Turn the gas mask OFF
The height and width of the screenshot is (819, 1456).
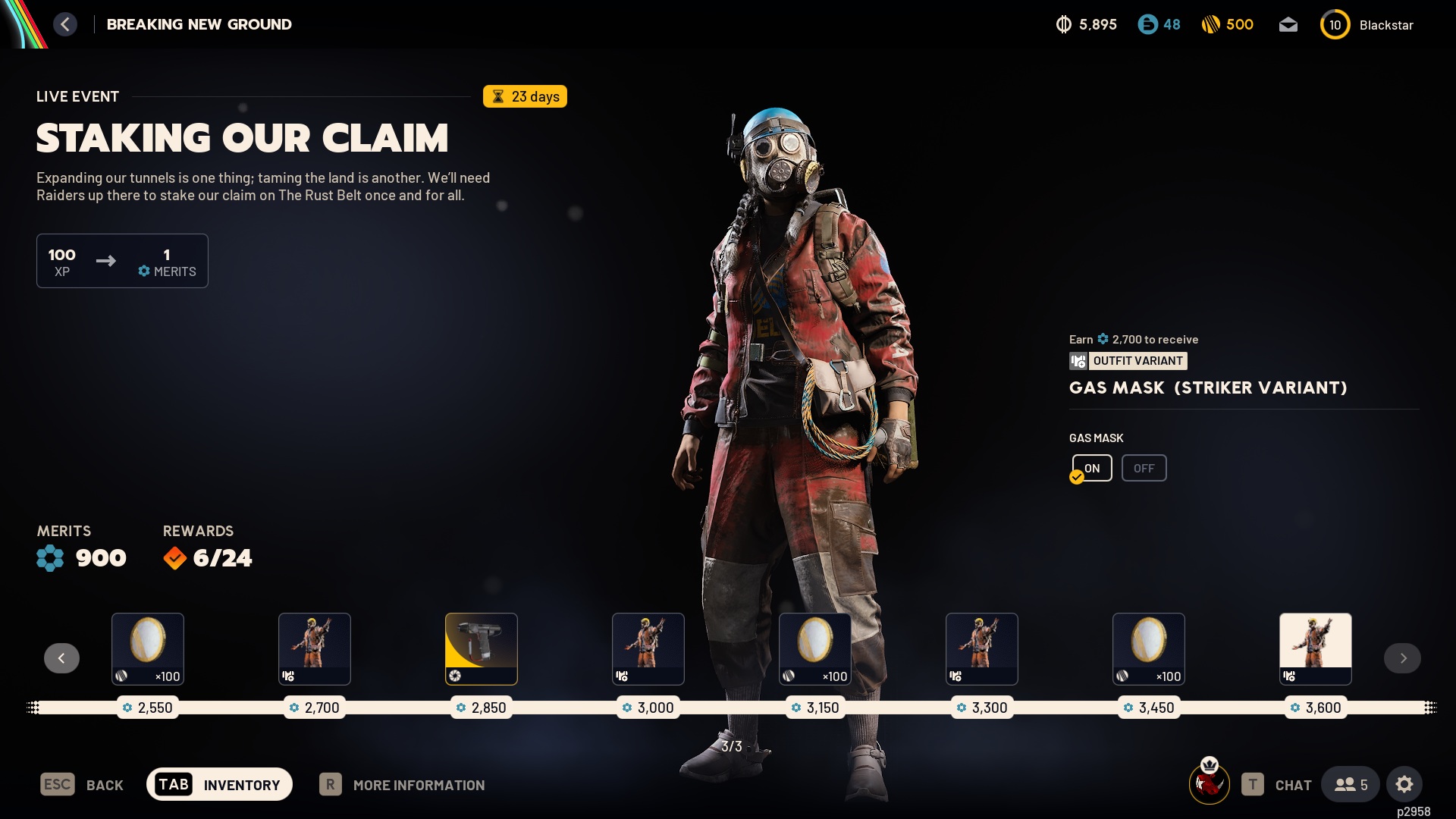pos(1144,468)
